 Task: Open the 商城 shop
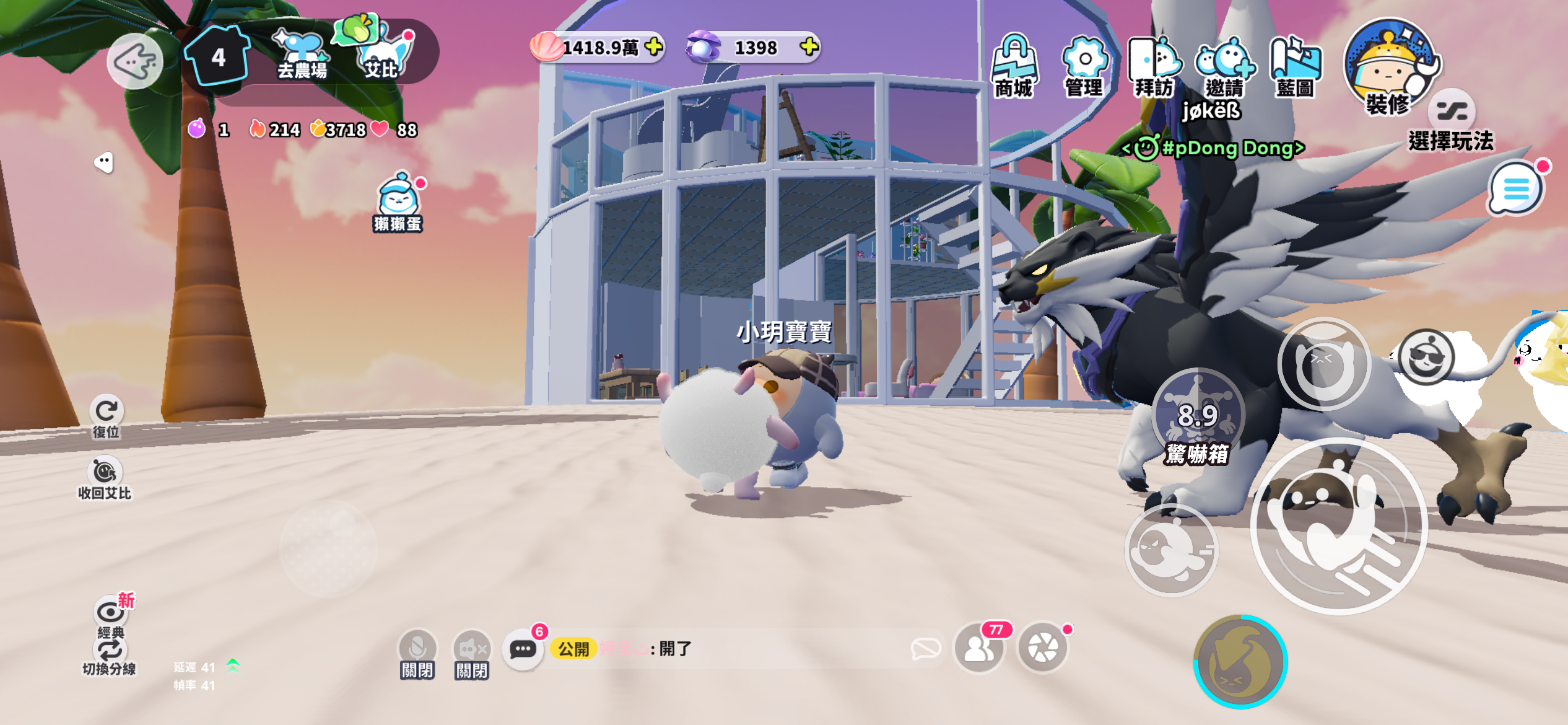(1013, 66)
